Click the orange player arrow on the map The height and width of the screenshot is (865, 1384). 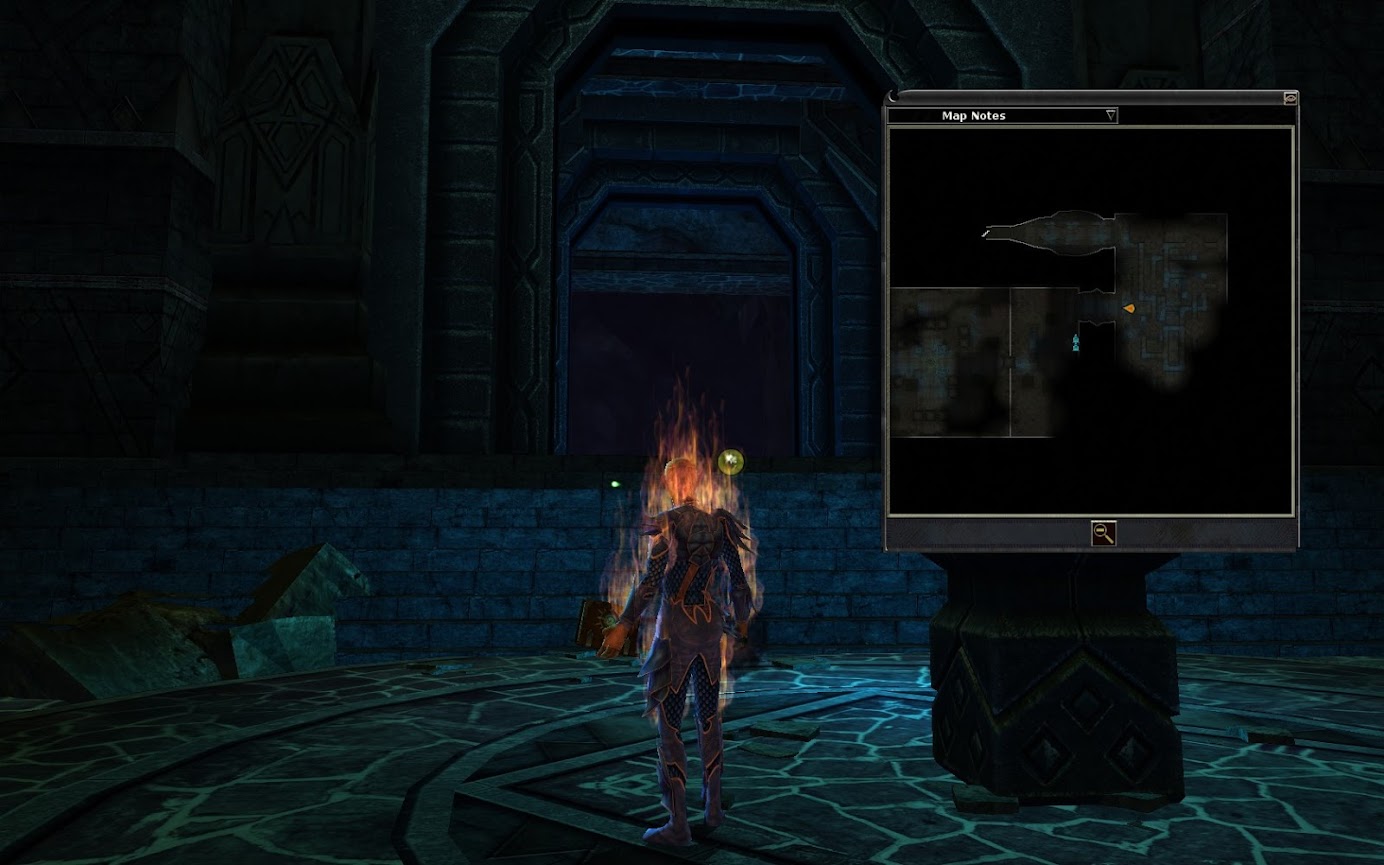point(1129,309)
